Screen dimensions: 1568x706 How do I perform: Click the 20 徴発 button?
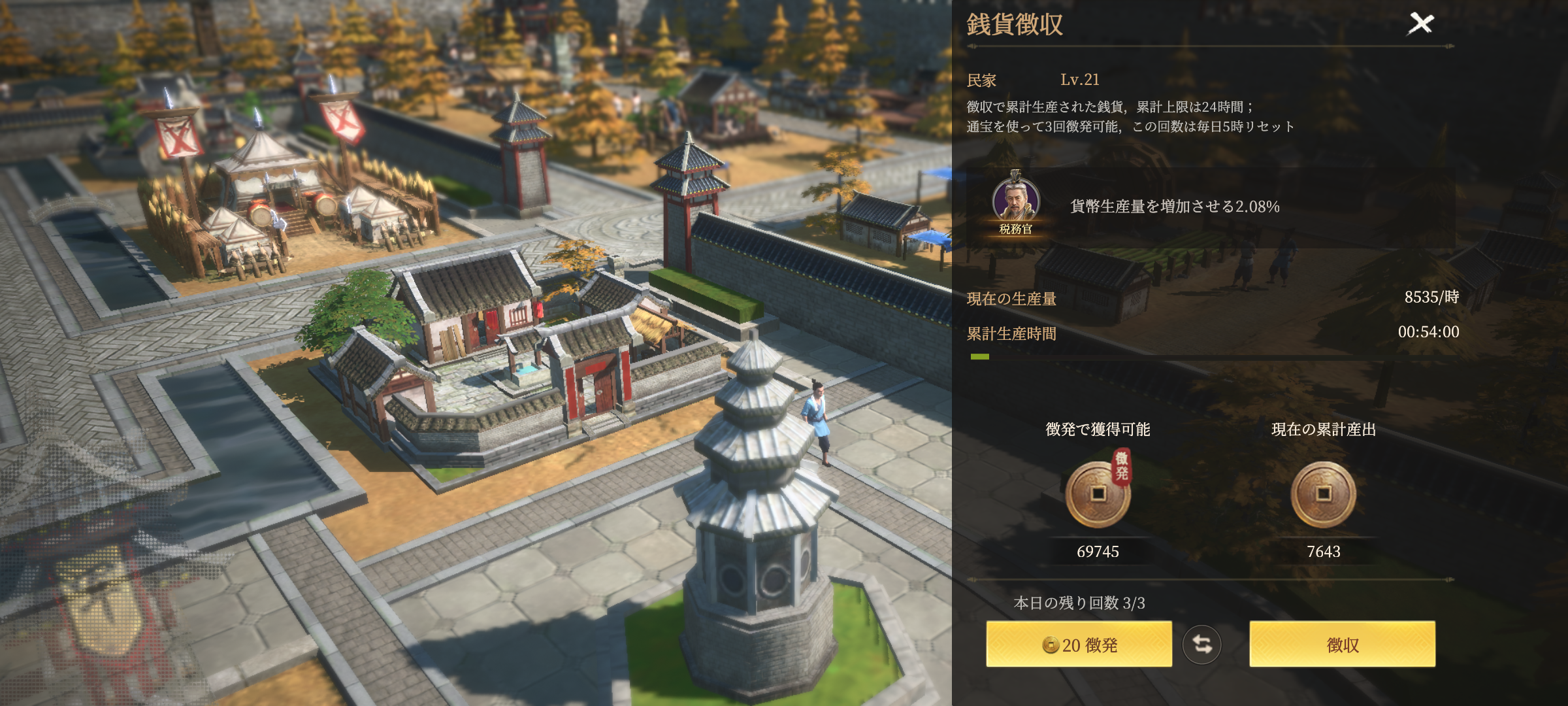(x=1079, y=645)
